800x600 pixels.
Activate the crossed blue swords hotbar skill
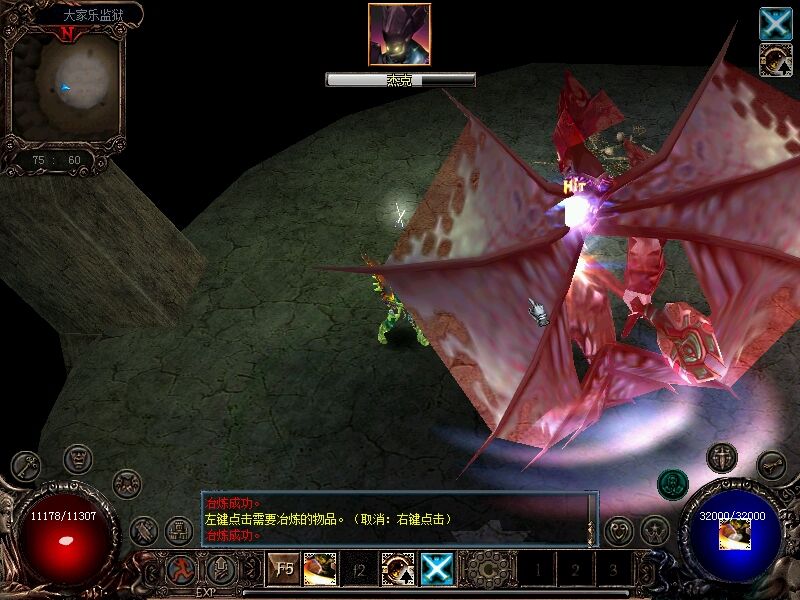point(437,570)
